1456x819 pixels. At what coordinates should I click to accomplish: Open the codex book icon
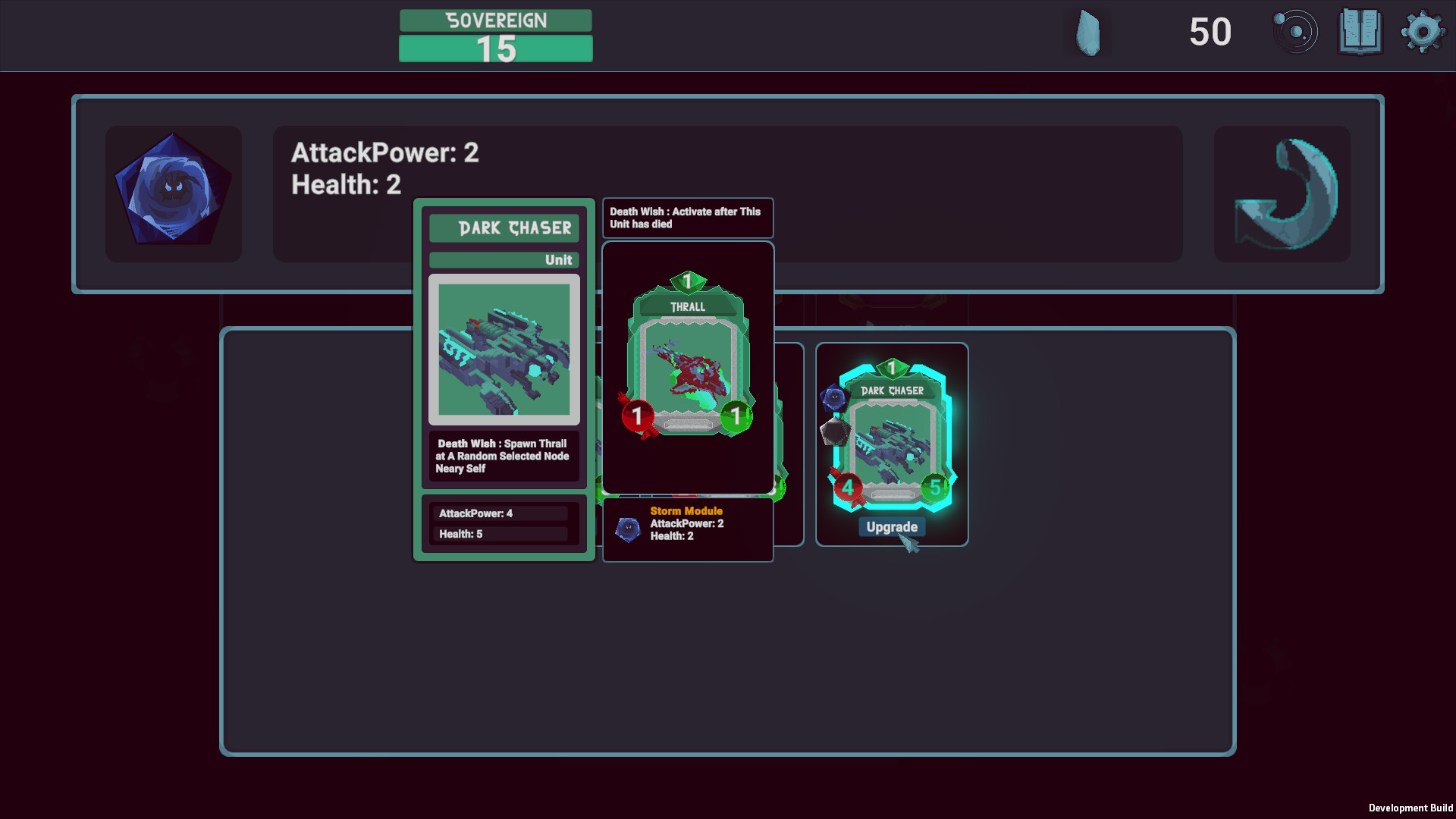[x=1361, y=32]
